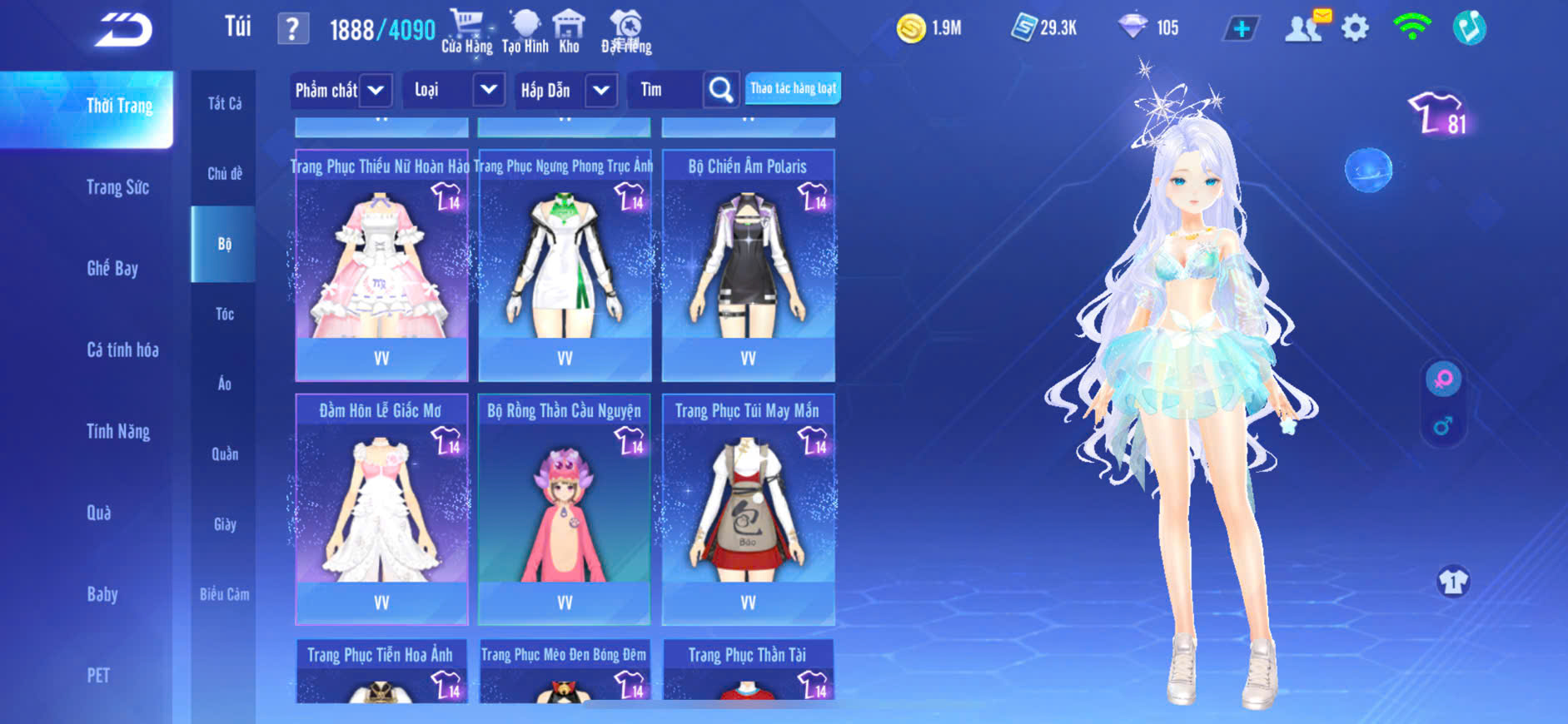Screen dimensions: 1568x724
Task: Open the Phẩm chất dropdown
Action: coord(340,90)
